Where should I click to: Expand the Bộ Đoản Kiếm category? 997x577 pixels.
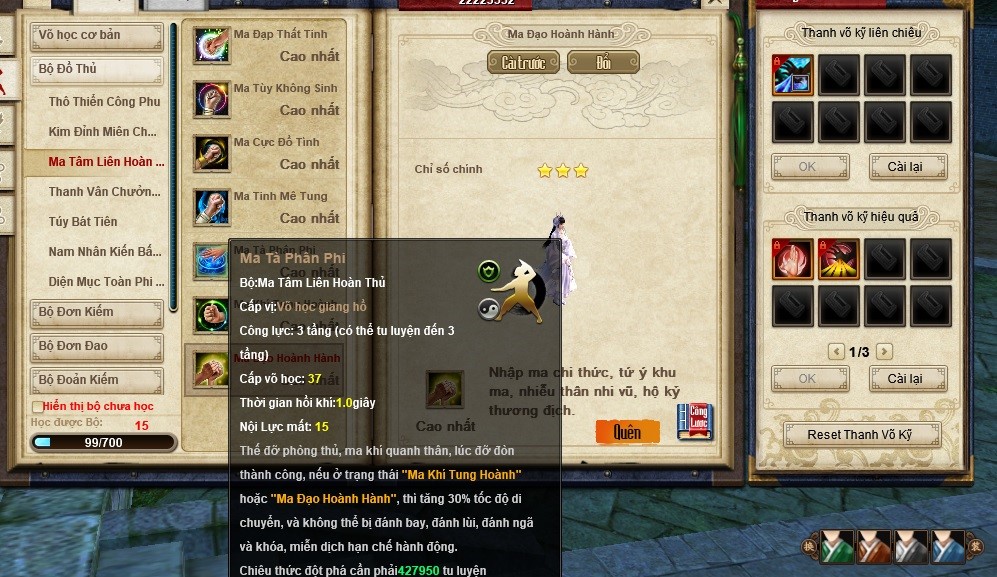click(x=98, y=381)
